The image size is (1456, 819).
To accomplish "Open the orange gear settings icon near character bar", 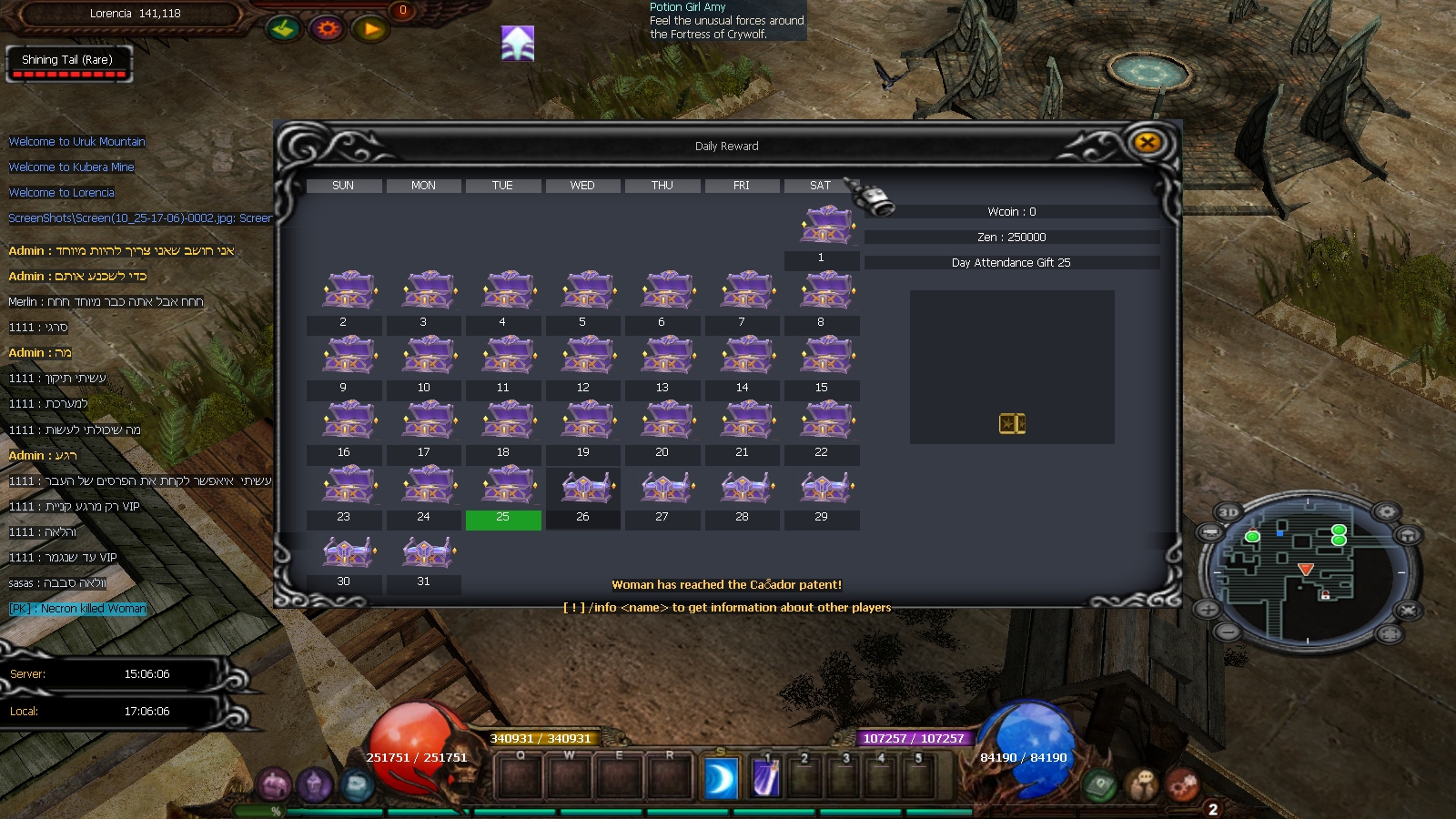I will click(325, 28).
